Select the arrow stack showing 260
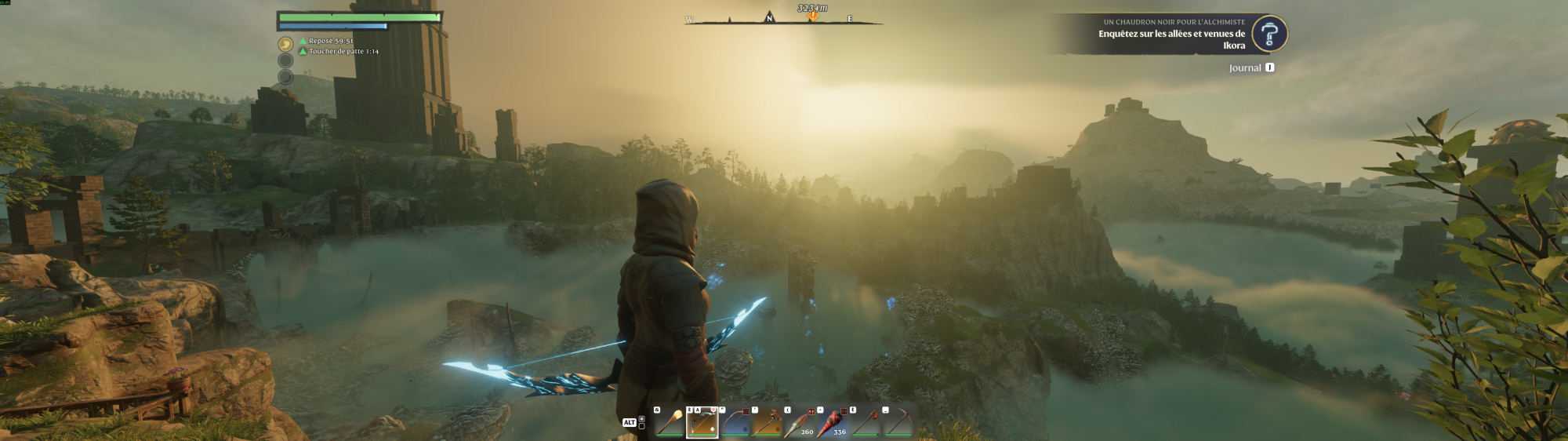The image size is (1568, 441). [x=799, y=424]
